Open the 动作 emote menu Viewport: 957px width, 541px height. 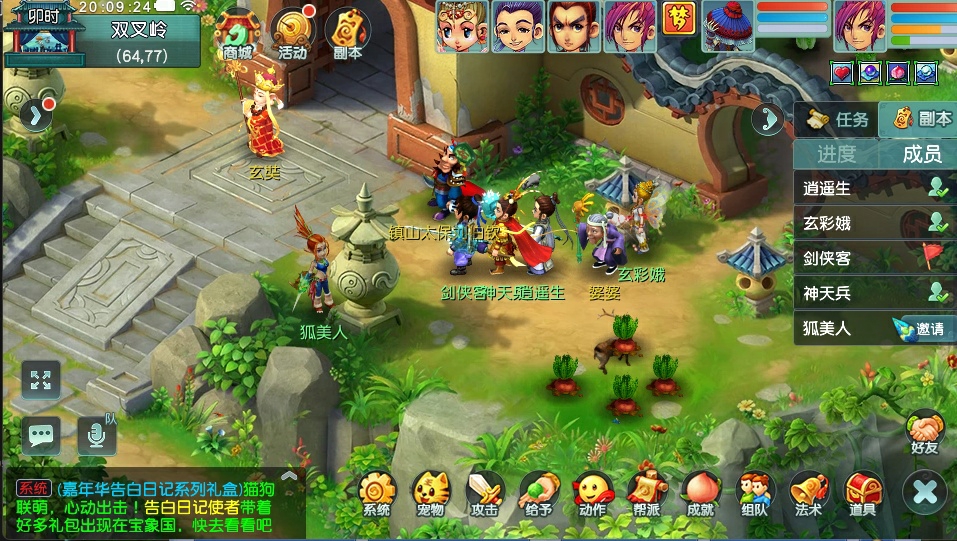pos(593,494)
